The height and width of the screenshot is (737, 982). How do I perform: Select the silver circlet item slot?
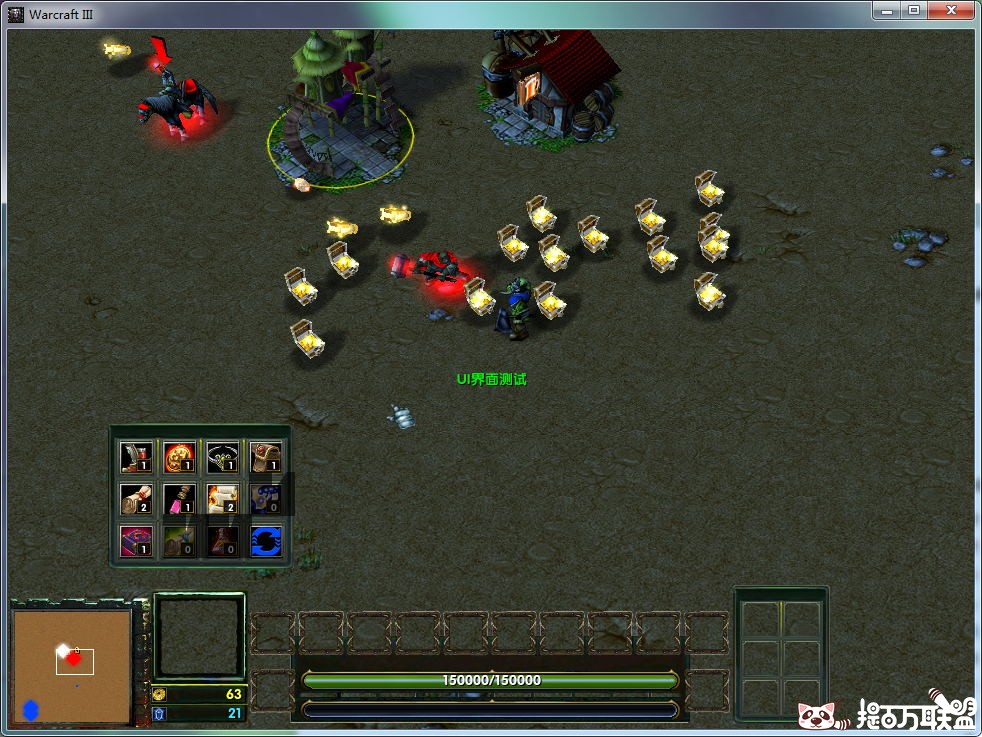tap(222, 457)
